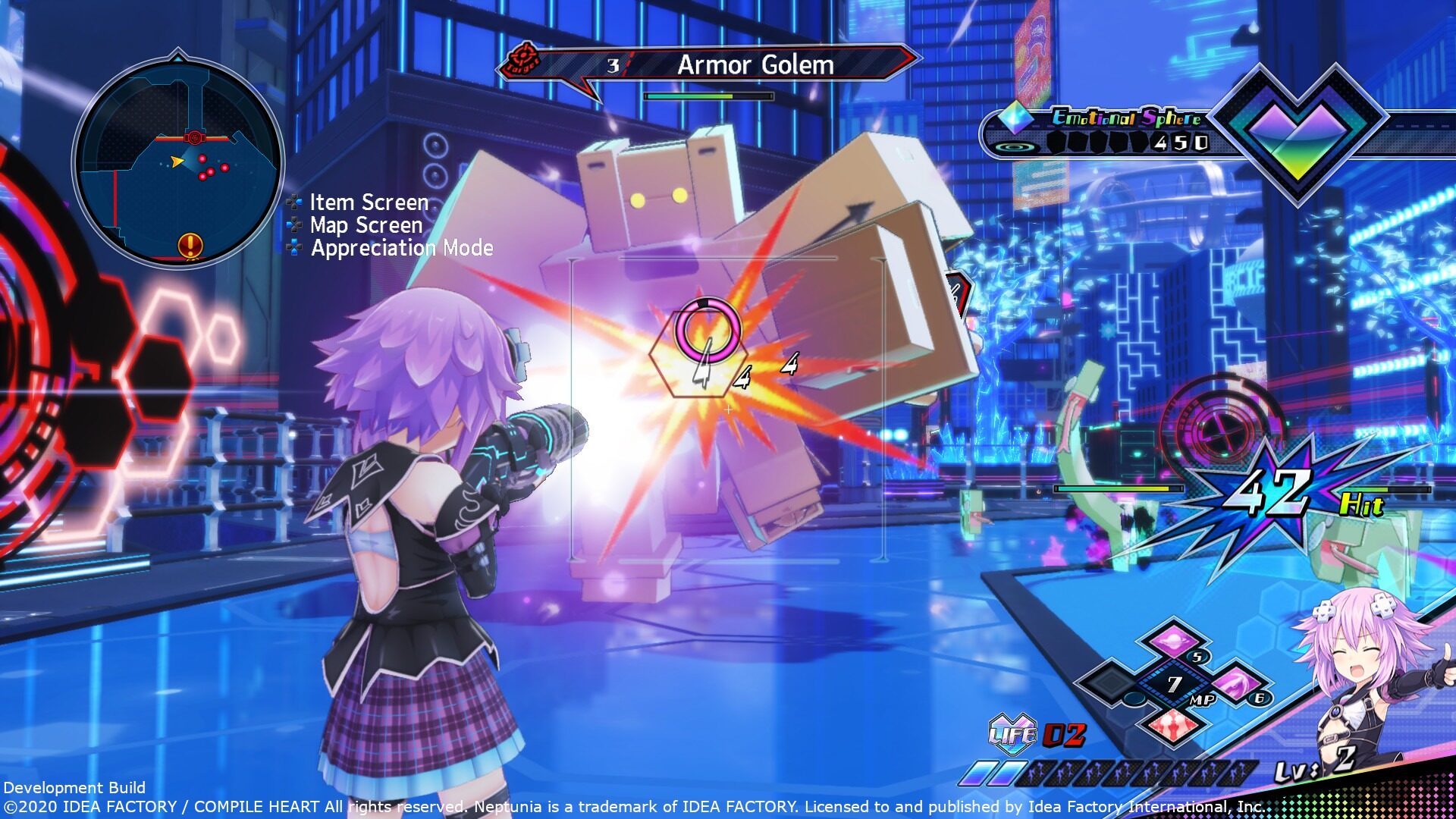Open the Item Screen shortcut
Image resolution: width=1456 pixels, height=819 pixels.
369,202
